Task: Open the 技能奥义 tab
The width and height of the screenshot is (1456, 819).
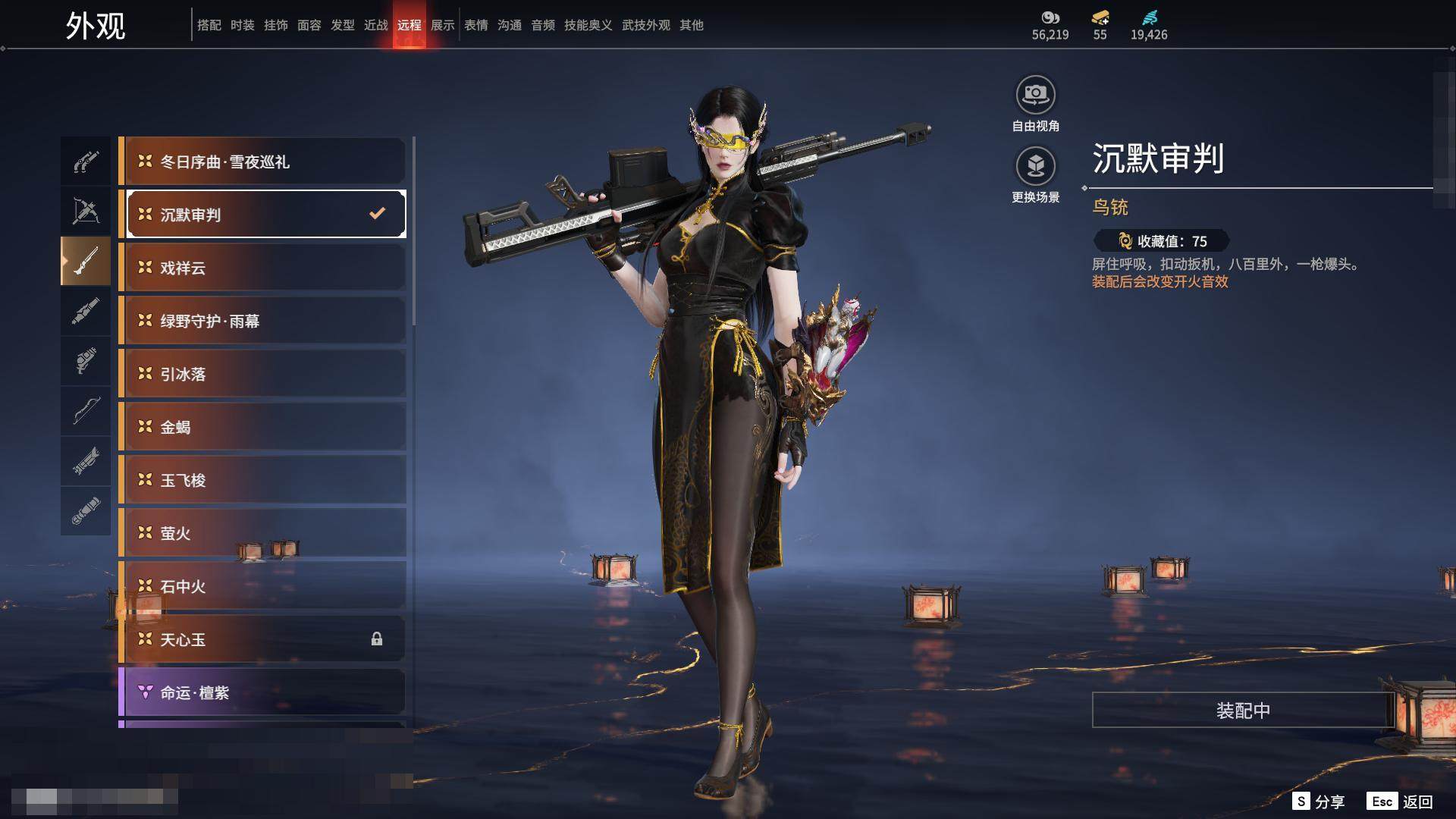Action: pyautogui.click(x=588, y=26)
